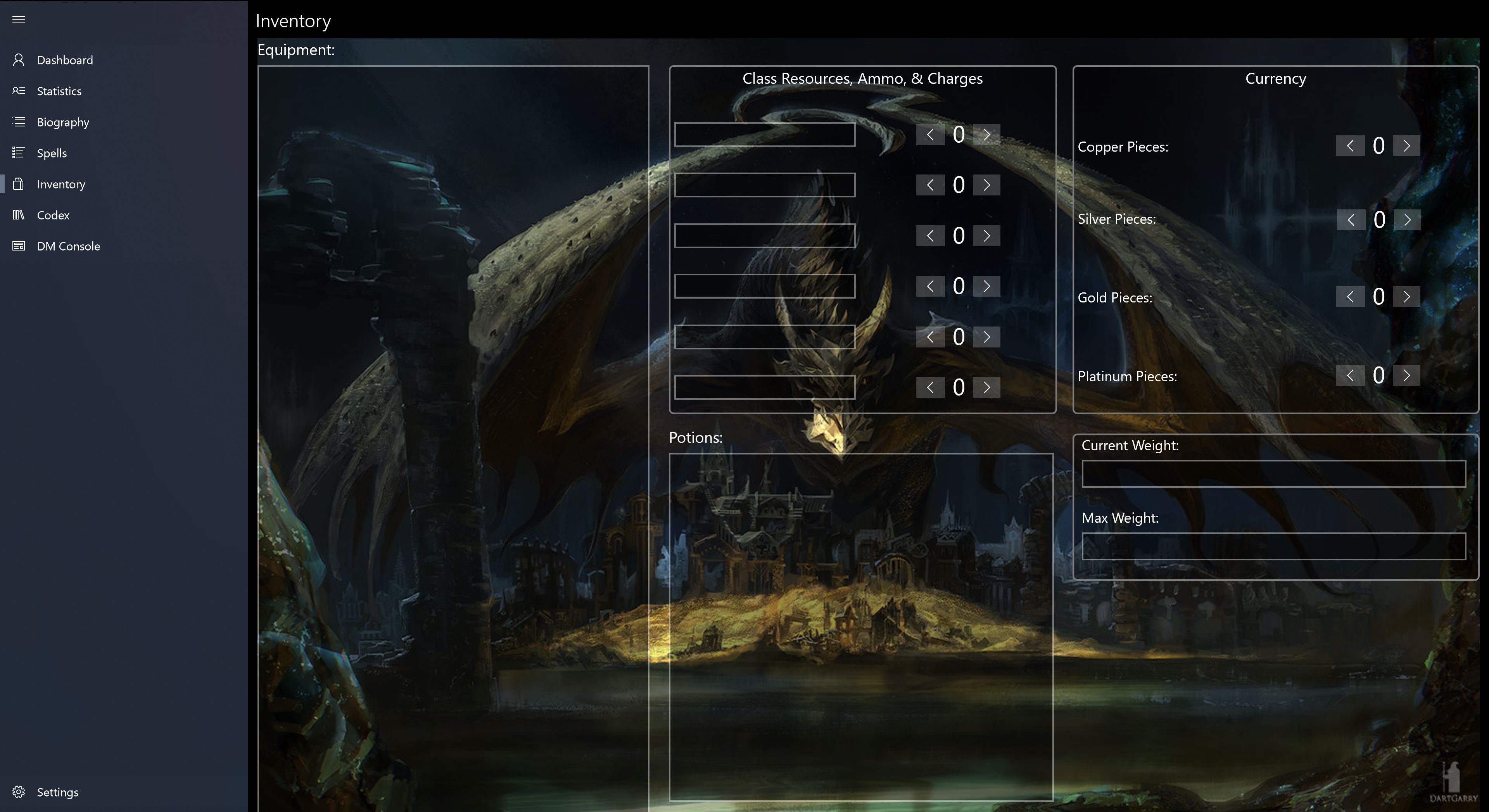Open the Dashboard page
The image size is (1489, 812).
(64, 60)
